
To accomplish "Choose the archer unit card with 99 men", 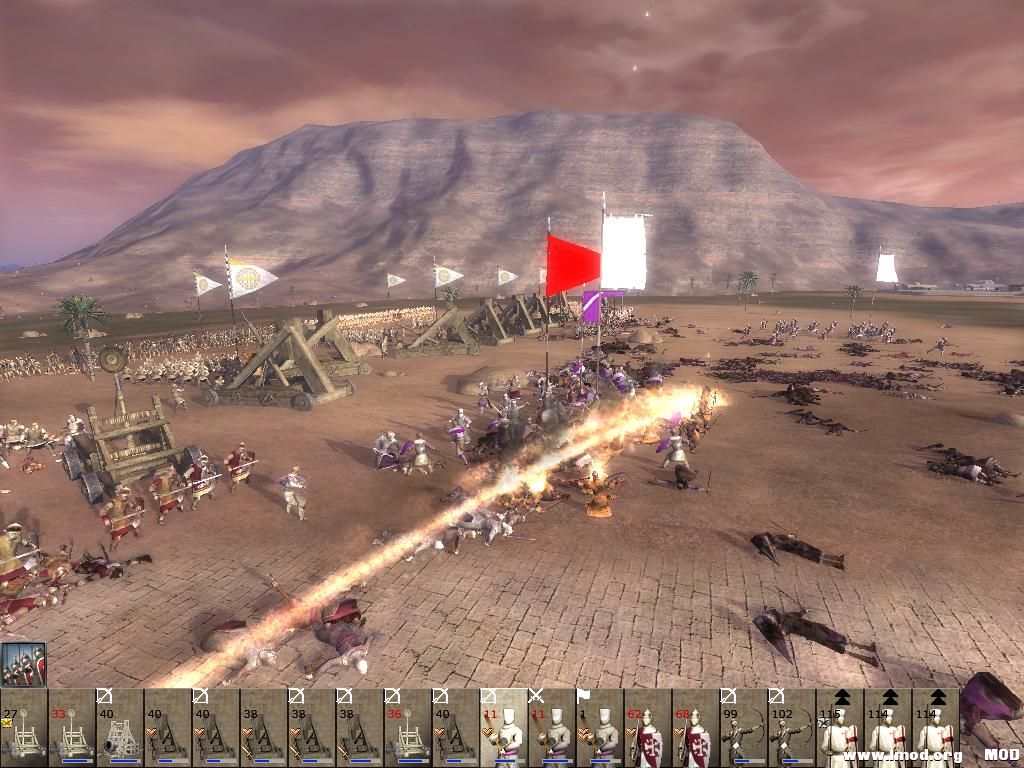I will (743, 729).
